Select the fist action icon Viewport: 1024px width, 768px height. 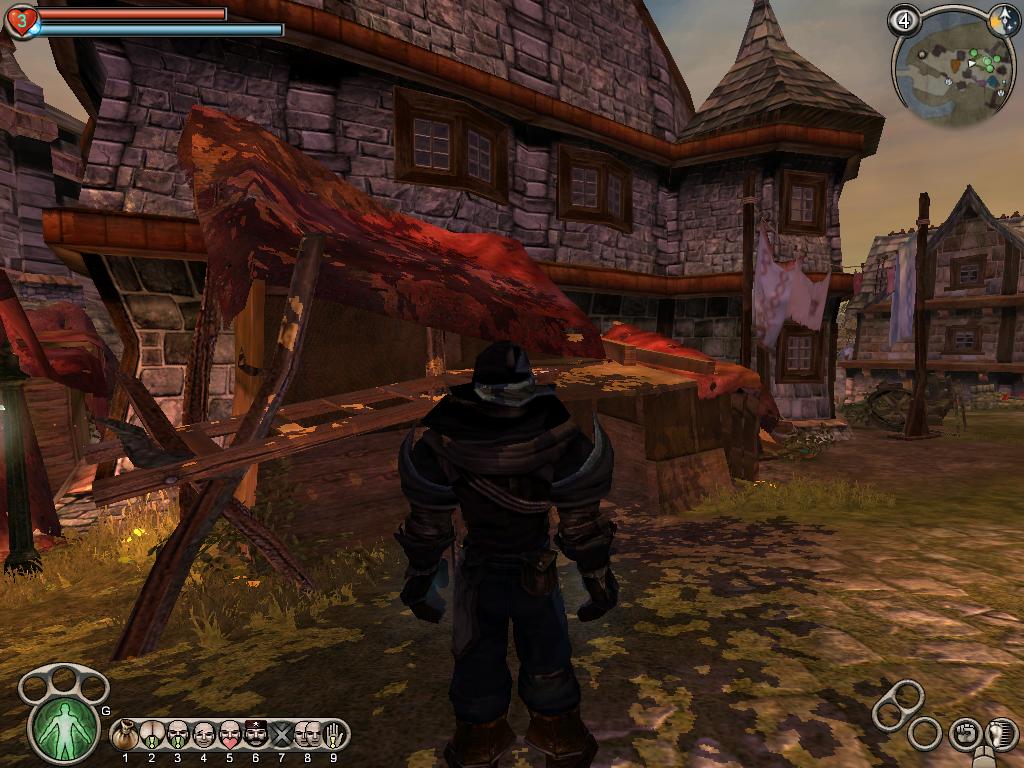[x=965, y=734]
